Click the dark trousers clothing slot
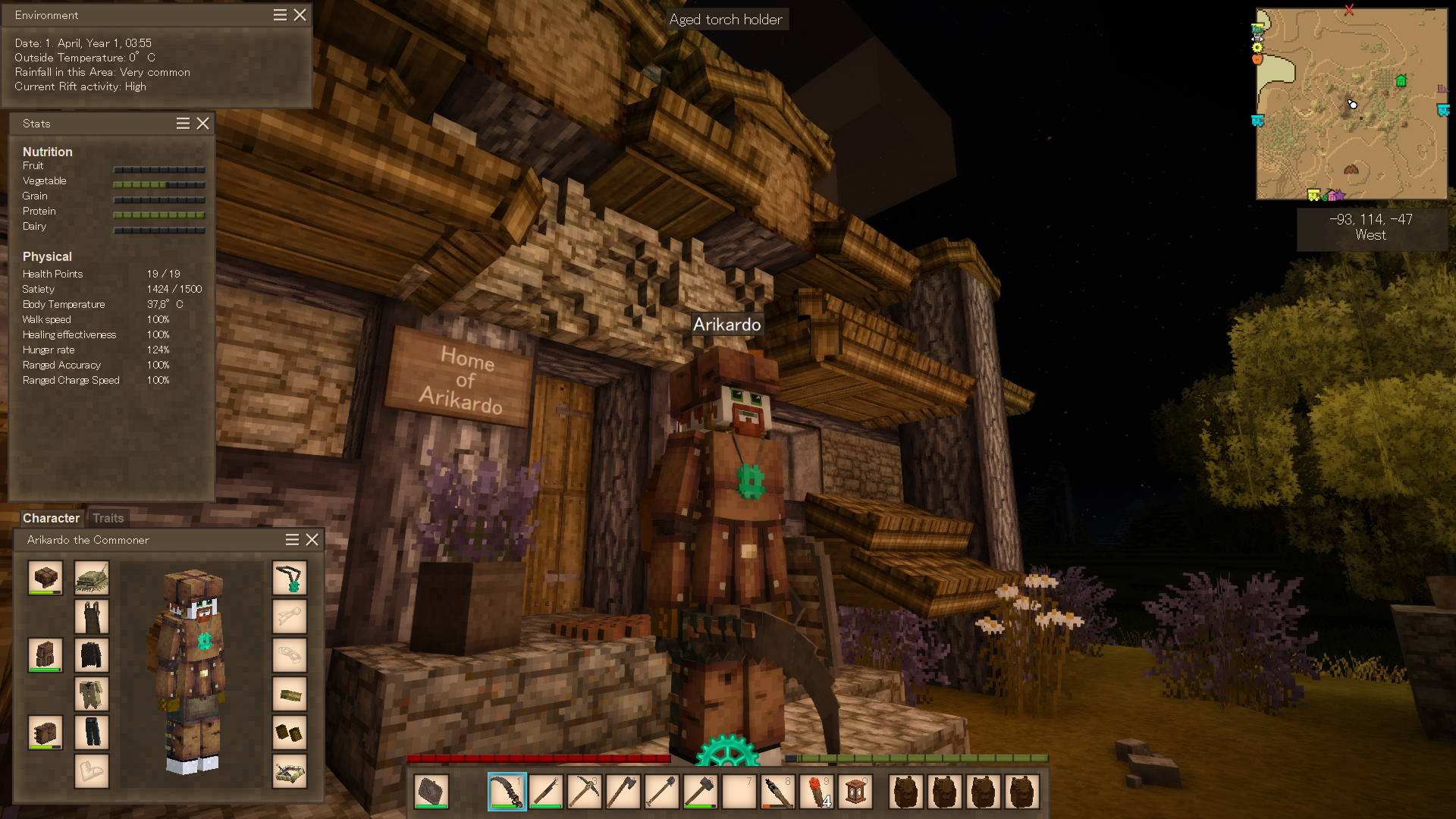 [x=92, y=733]
